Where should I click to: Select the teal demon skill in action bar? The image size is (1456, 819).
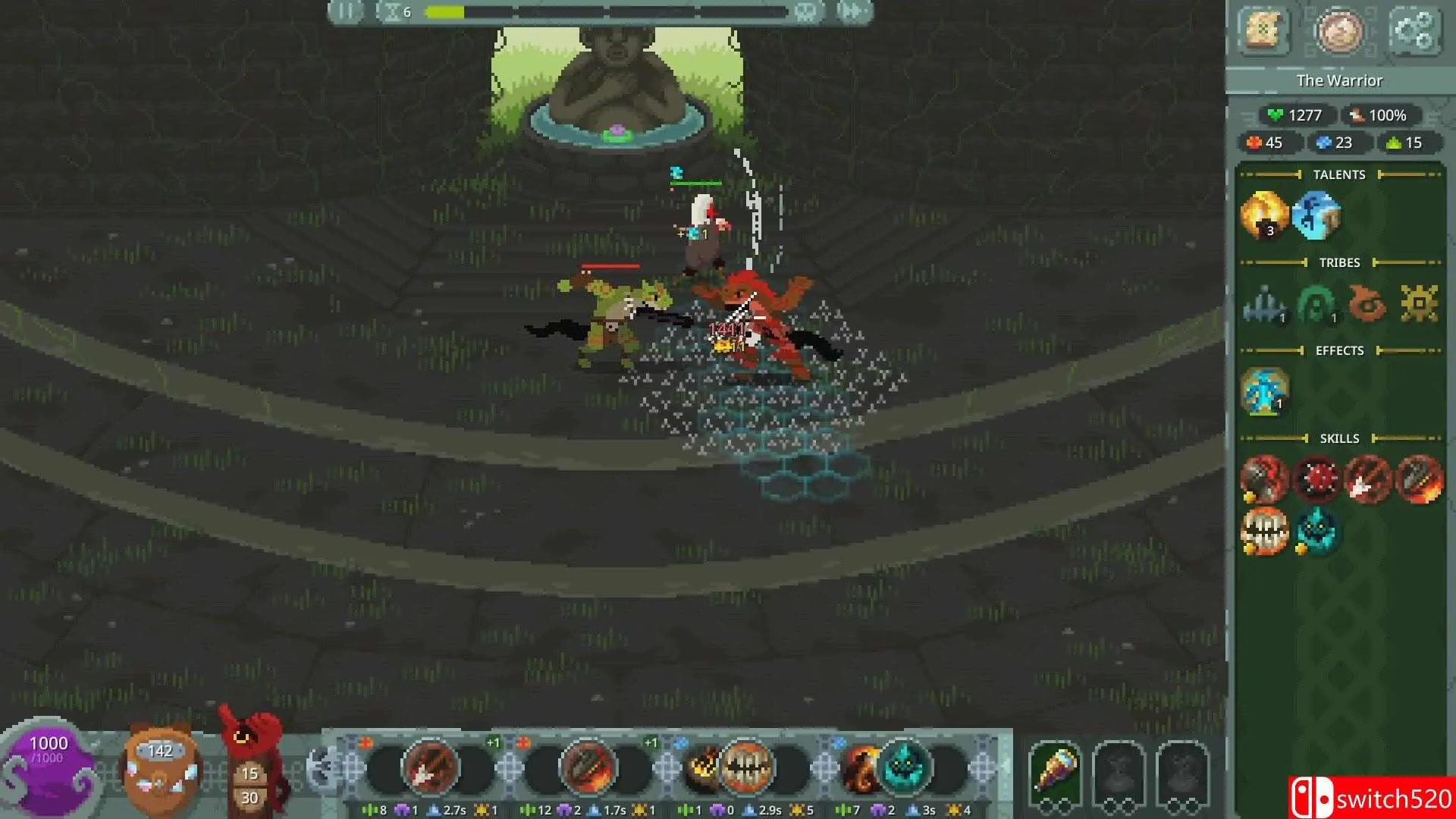(x=903, y=767)
